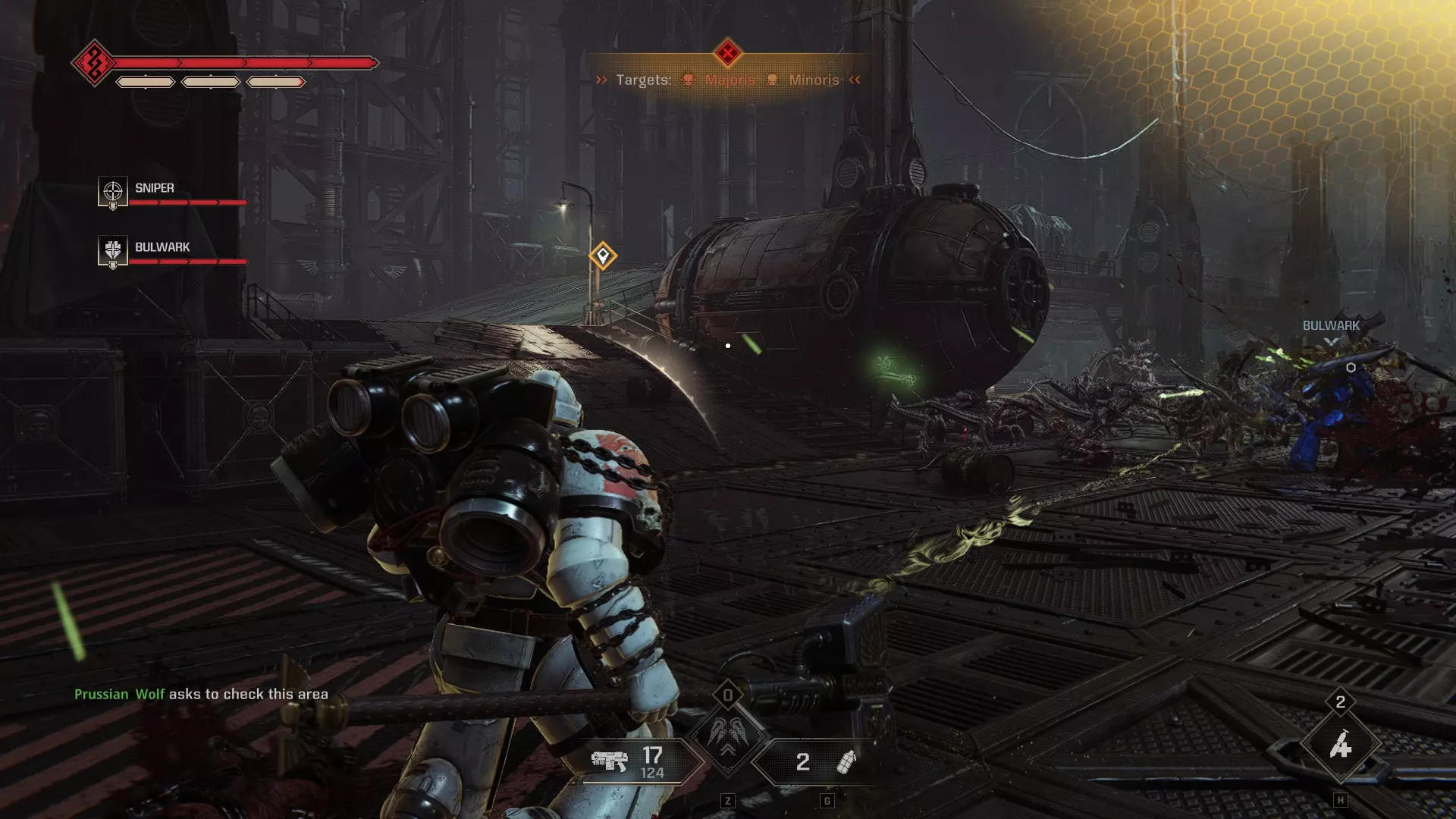The width and height of the screenshot is (1456, 819).
Task: Select the Bulwark squad member icon
Action: pos(112,250)
